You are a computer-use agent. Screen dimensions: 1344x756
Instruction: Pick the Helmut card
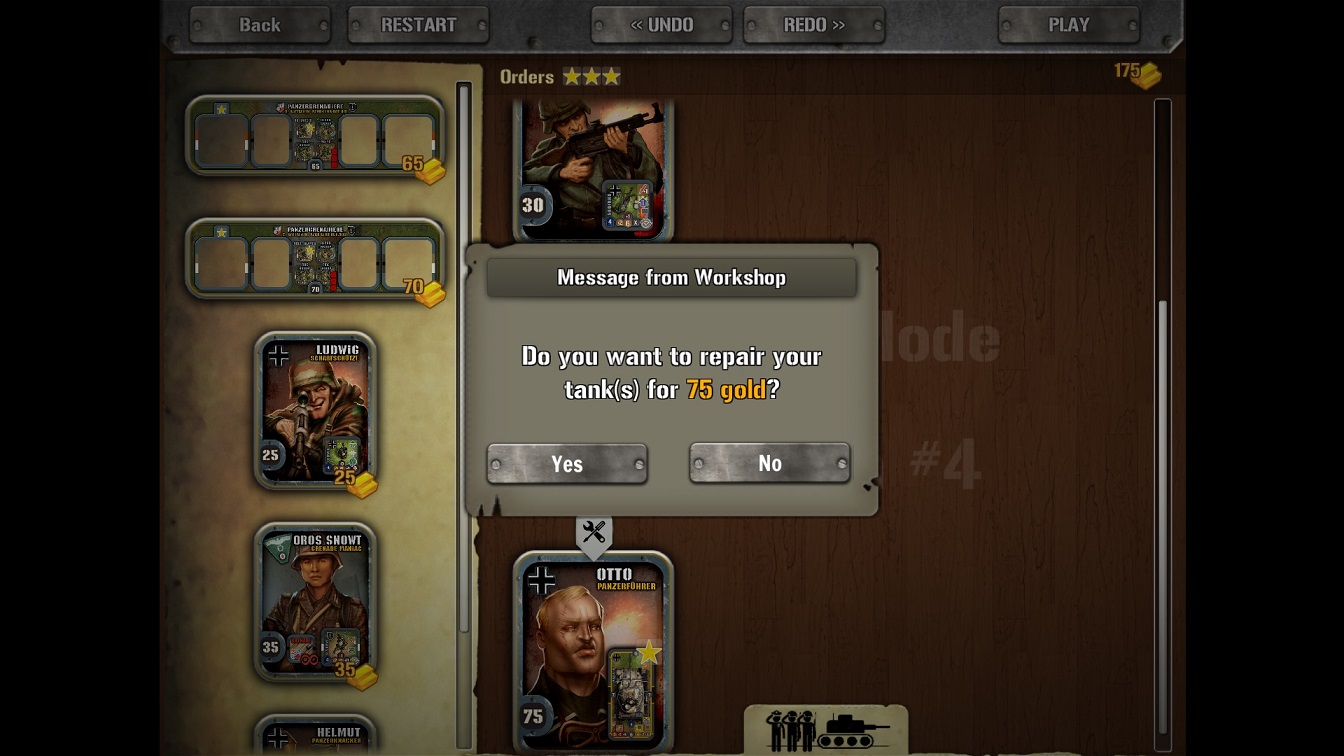tap(316, 736)
